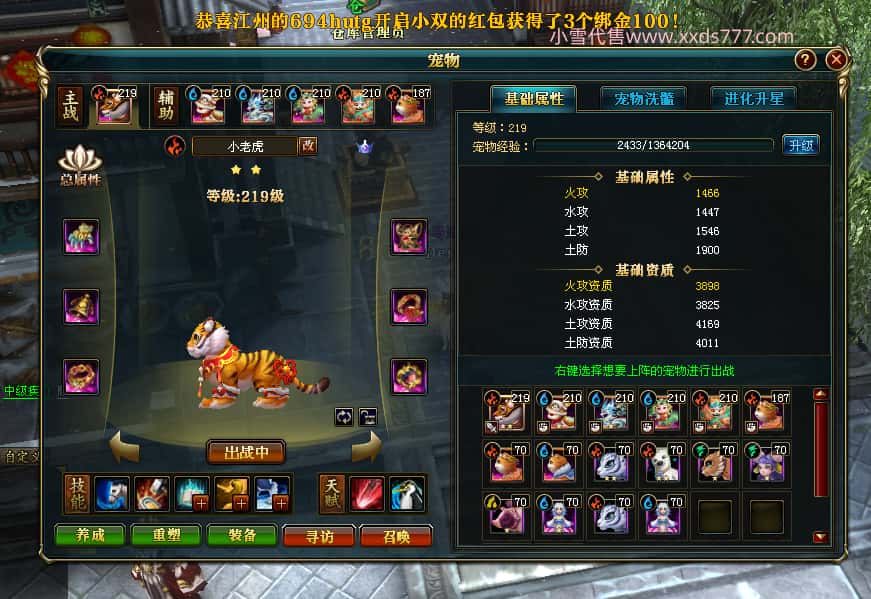Close the pet window
Screen dimensions: 871x599
tap(836, 60)
